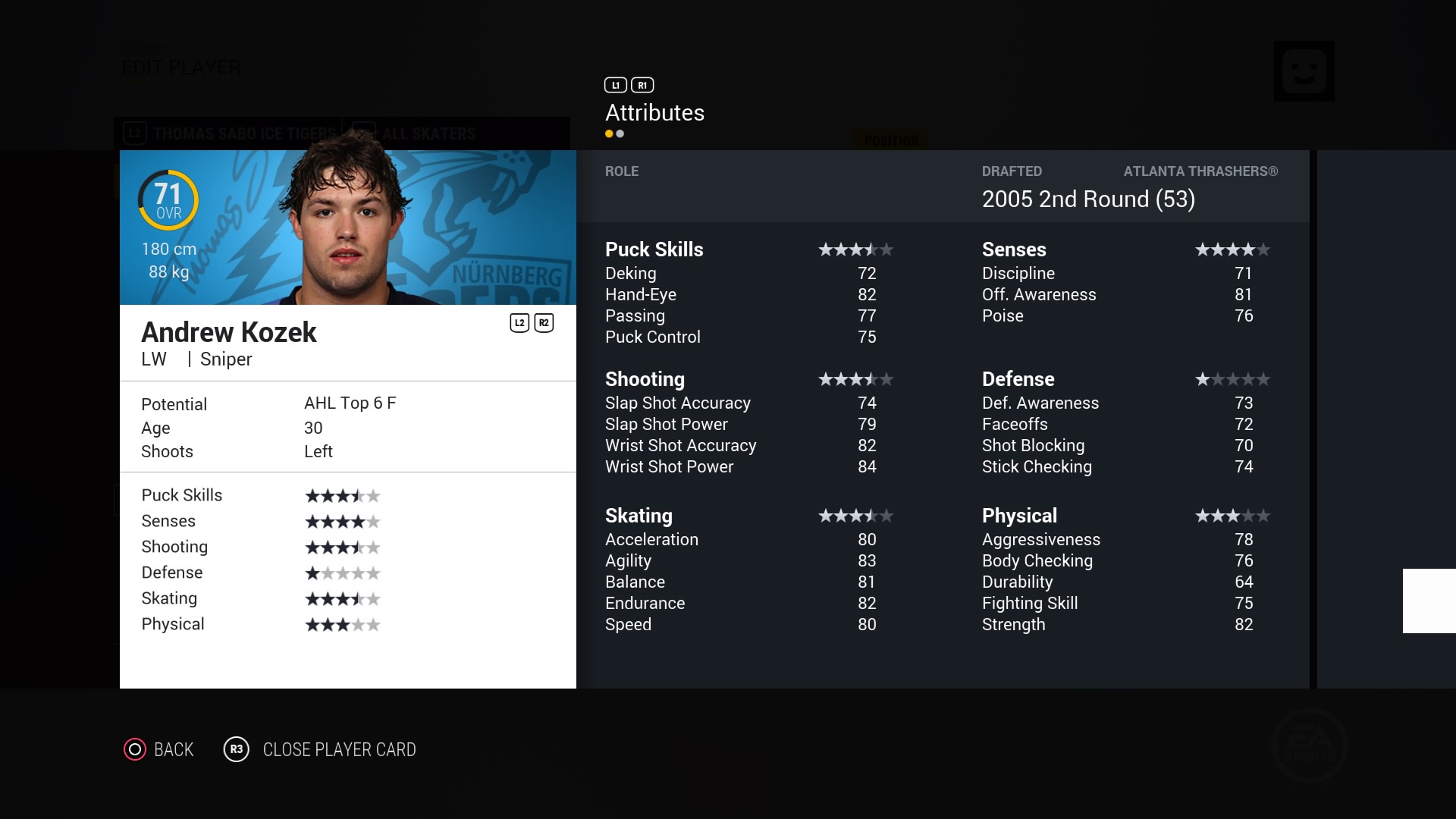Image resolution: width=1456 pixels, height=819 pixels.
Task: Select the Senses attribute group heading
Action: click(x=1014, y=249)
